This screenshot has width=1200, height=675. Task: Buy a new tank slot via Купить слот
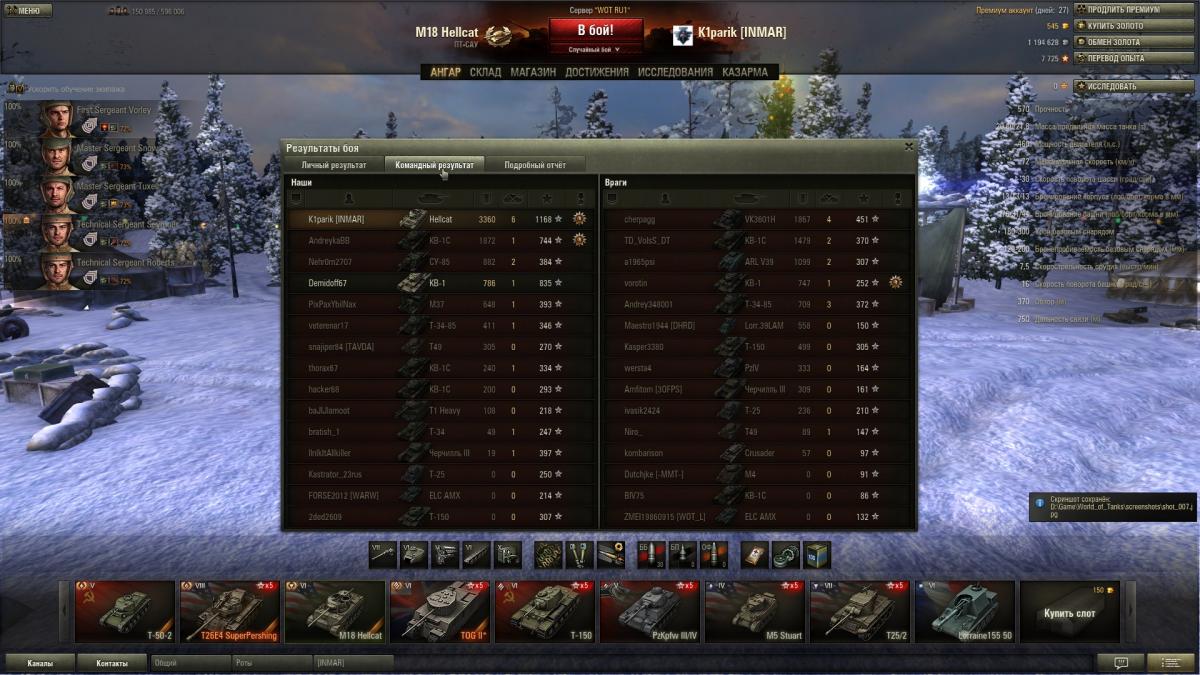click(1069, 611)
